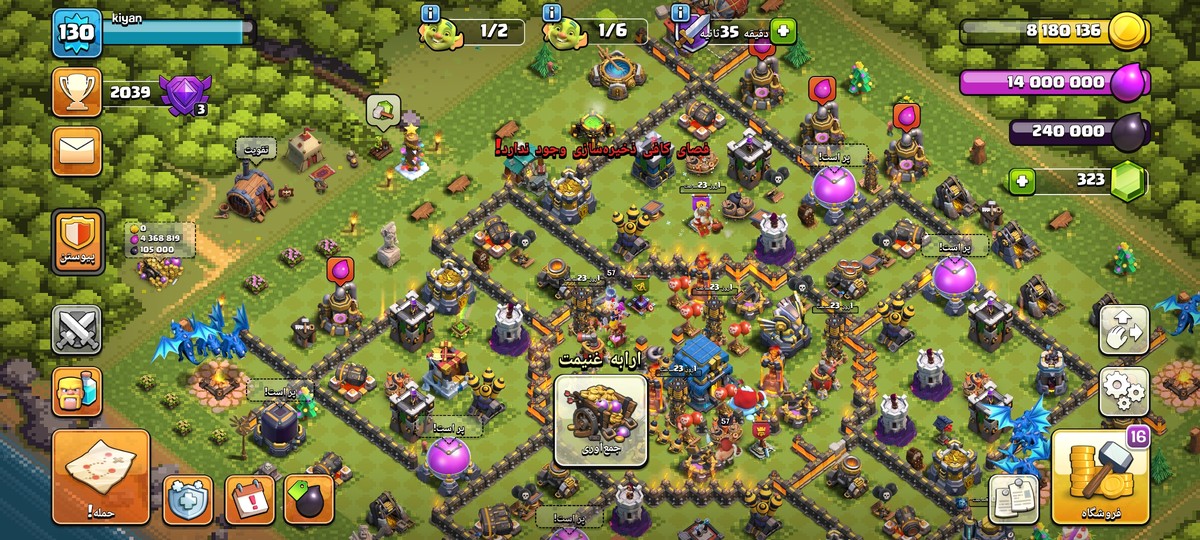Open the crossed swords button
The image size is (1200, 540).
77,329
